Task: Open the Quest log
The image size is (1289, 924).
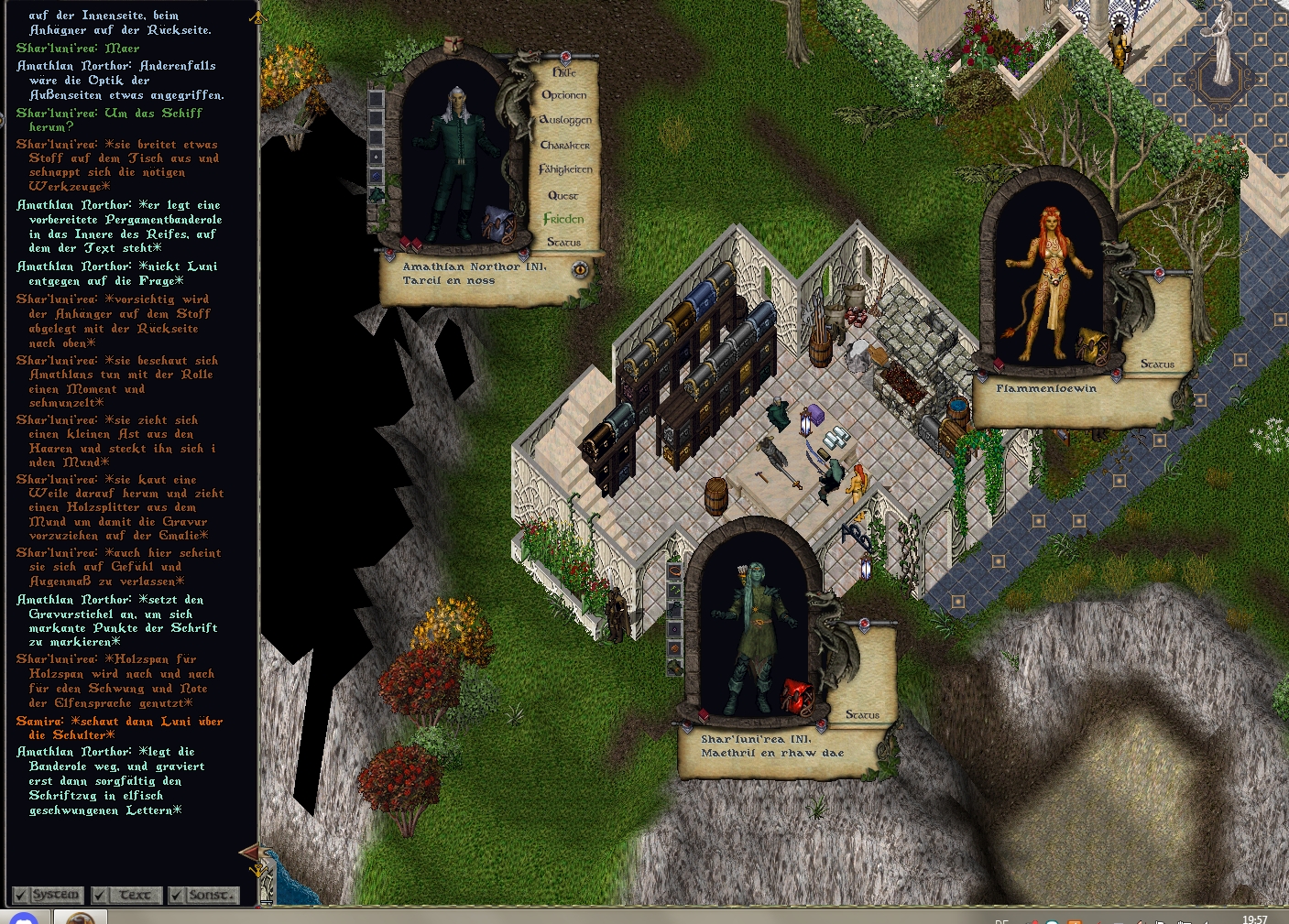Action: click(563, 195)
